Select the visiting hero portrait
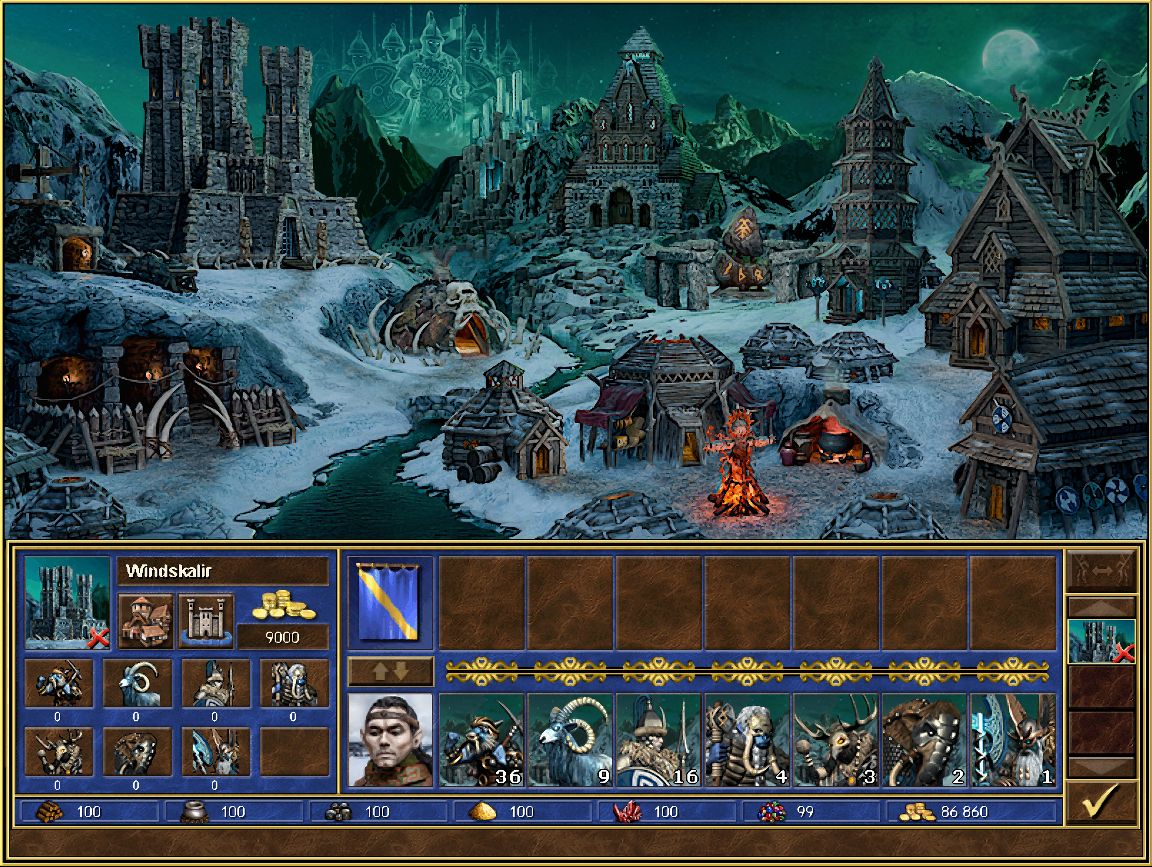This screenshot has height=867, width=1152. (x=390, y=740)
